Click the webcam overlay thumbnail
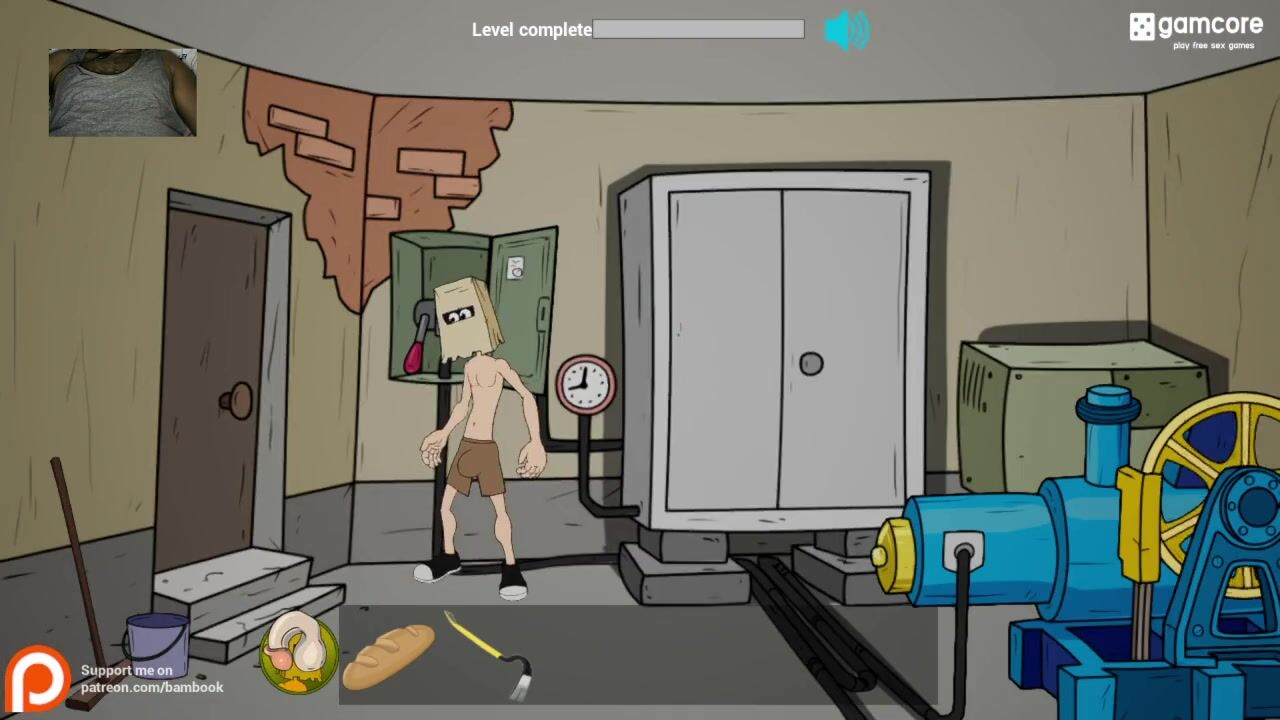This screenshot has width=1280, height=720. [x=122, y=92]
